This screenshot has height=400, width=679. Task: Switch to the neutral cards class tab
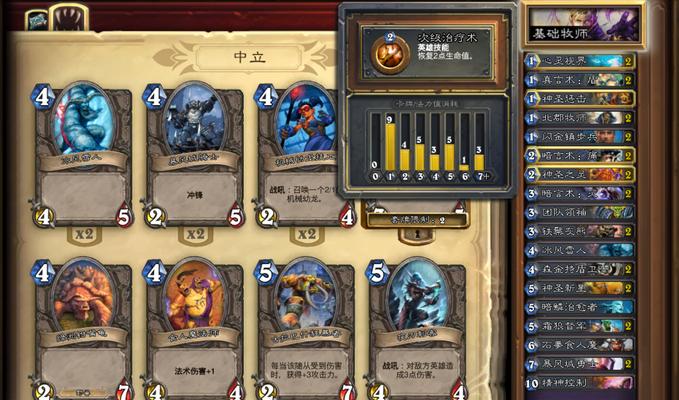click(x=70, y=18)
